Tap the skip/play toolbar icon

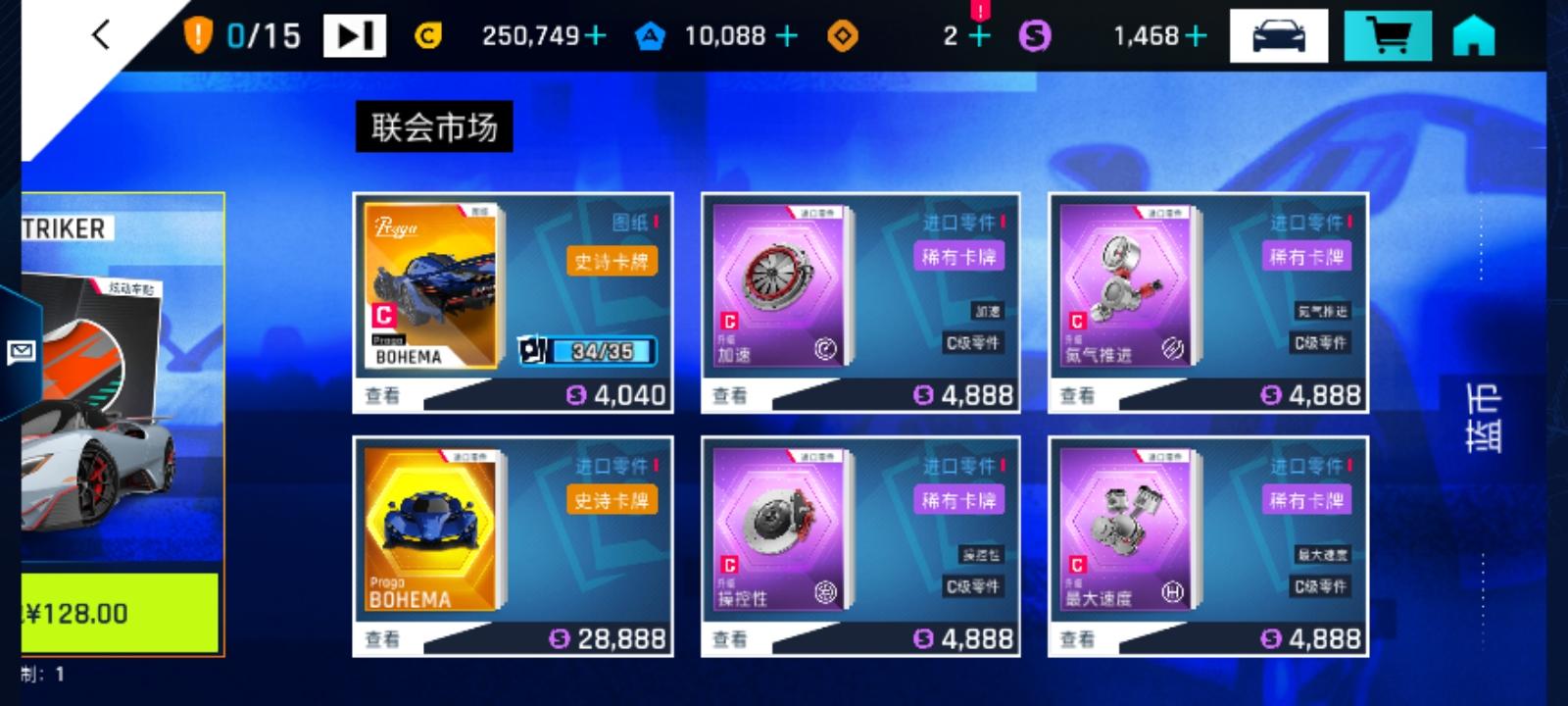(355, 33)
